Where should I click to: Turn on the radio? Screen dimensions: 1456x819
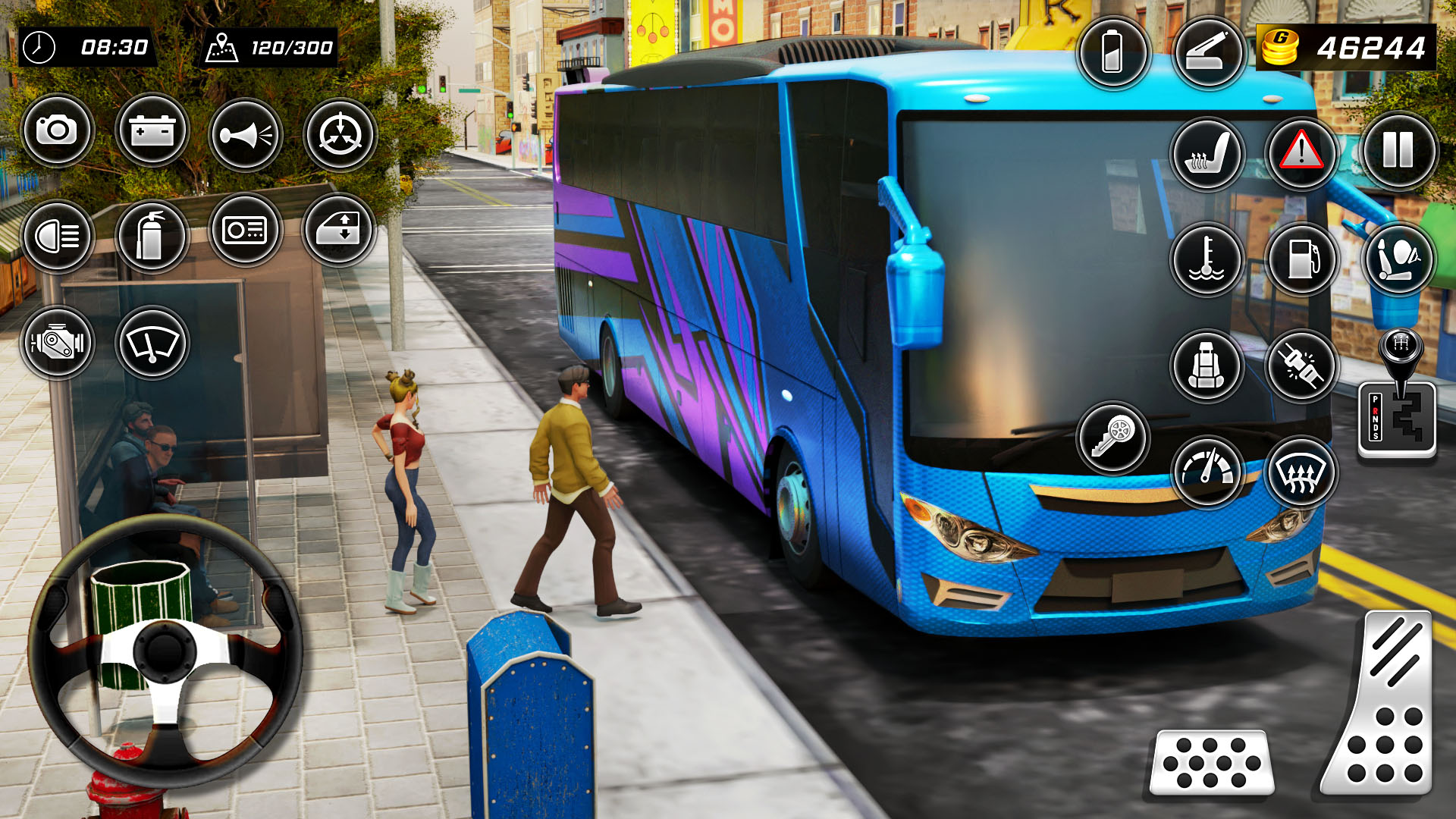pyautogui.click(x=246, y=233)
